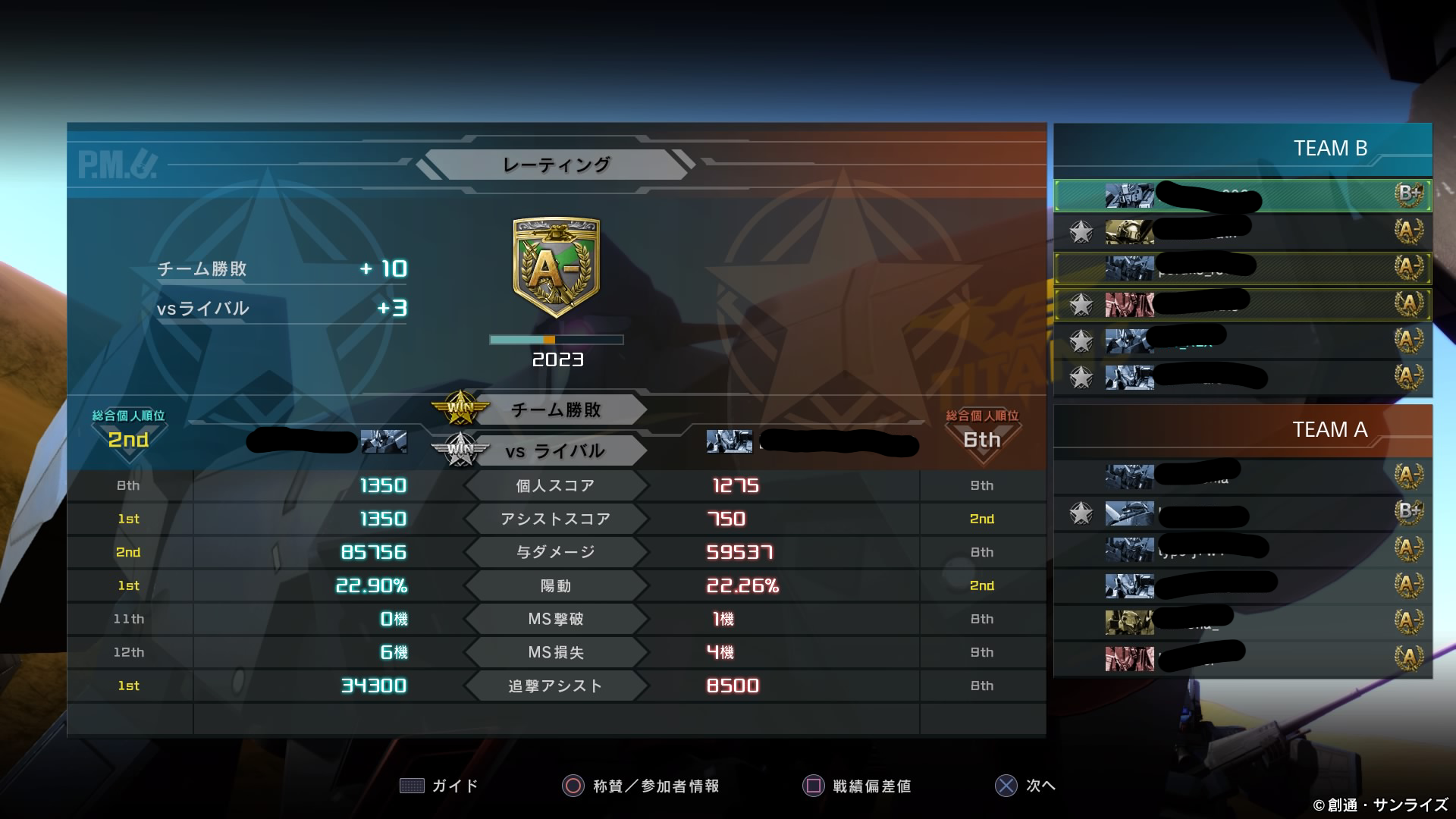Select the MS損失 stat row
Image resolution: width=1456 pixels, height=819 pixels.
[x=556, y=653]
